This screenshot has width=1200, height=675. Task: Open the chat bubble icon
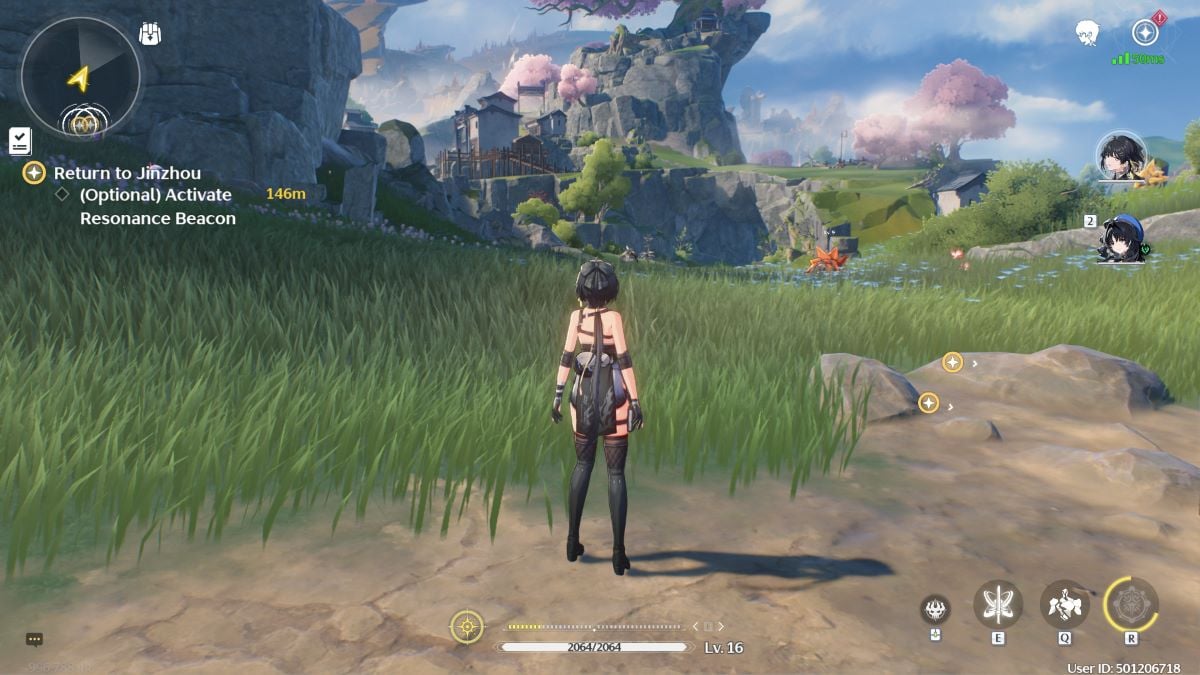pyautogui.click(x=35, y=639)
